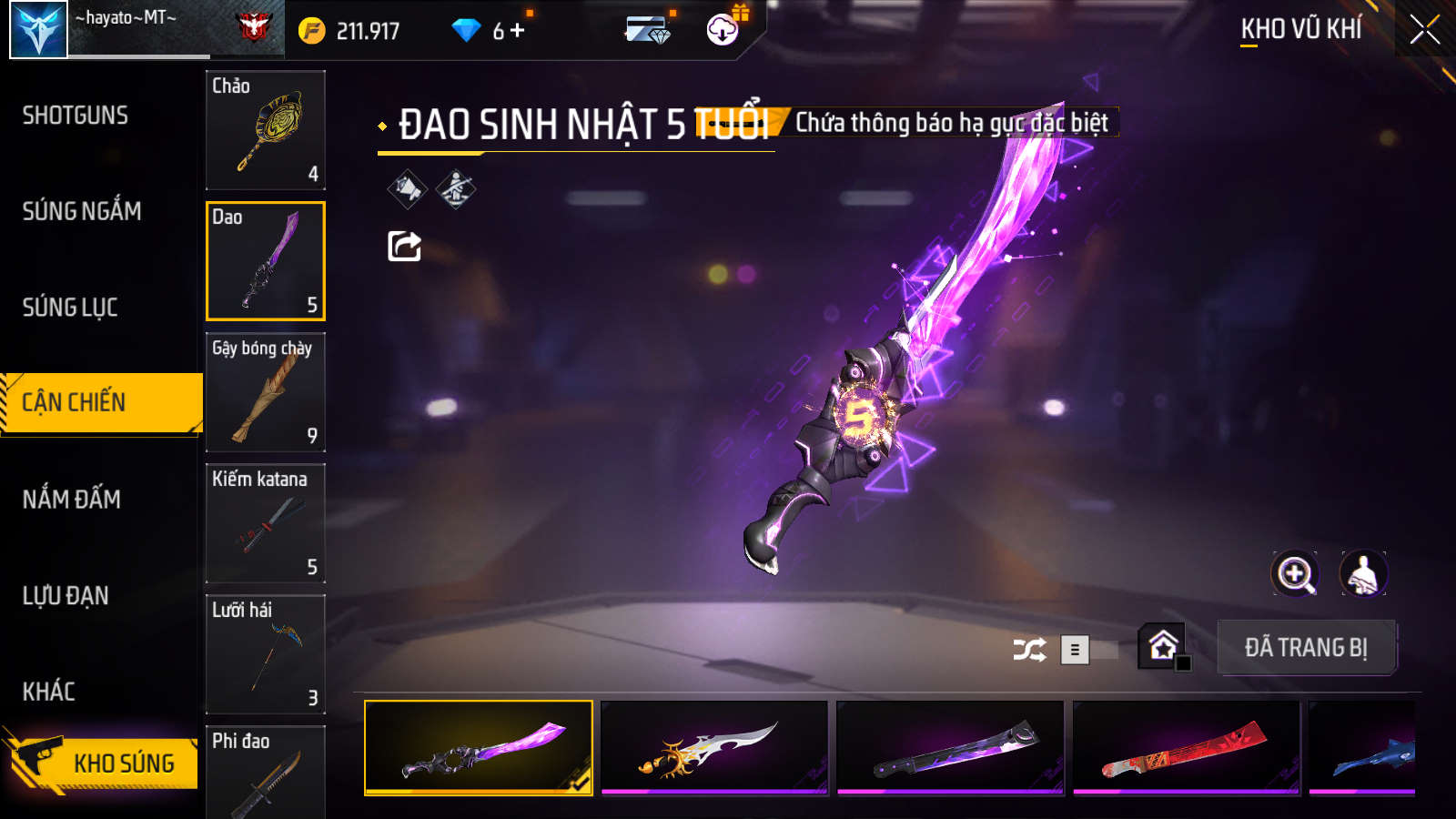1456x819 pixels.
Task: Show the Khác category
Action: click(x=49, y=692)
